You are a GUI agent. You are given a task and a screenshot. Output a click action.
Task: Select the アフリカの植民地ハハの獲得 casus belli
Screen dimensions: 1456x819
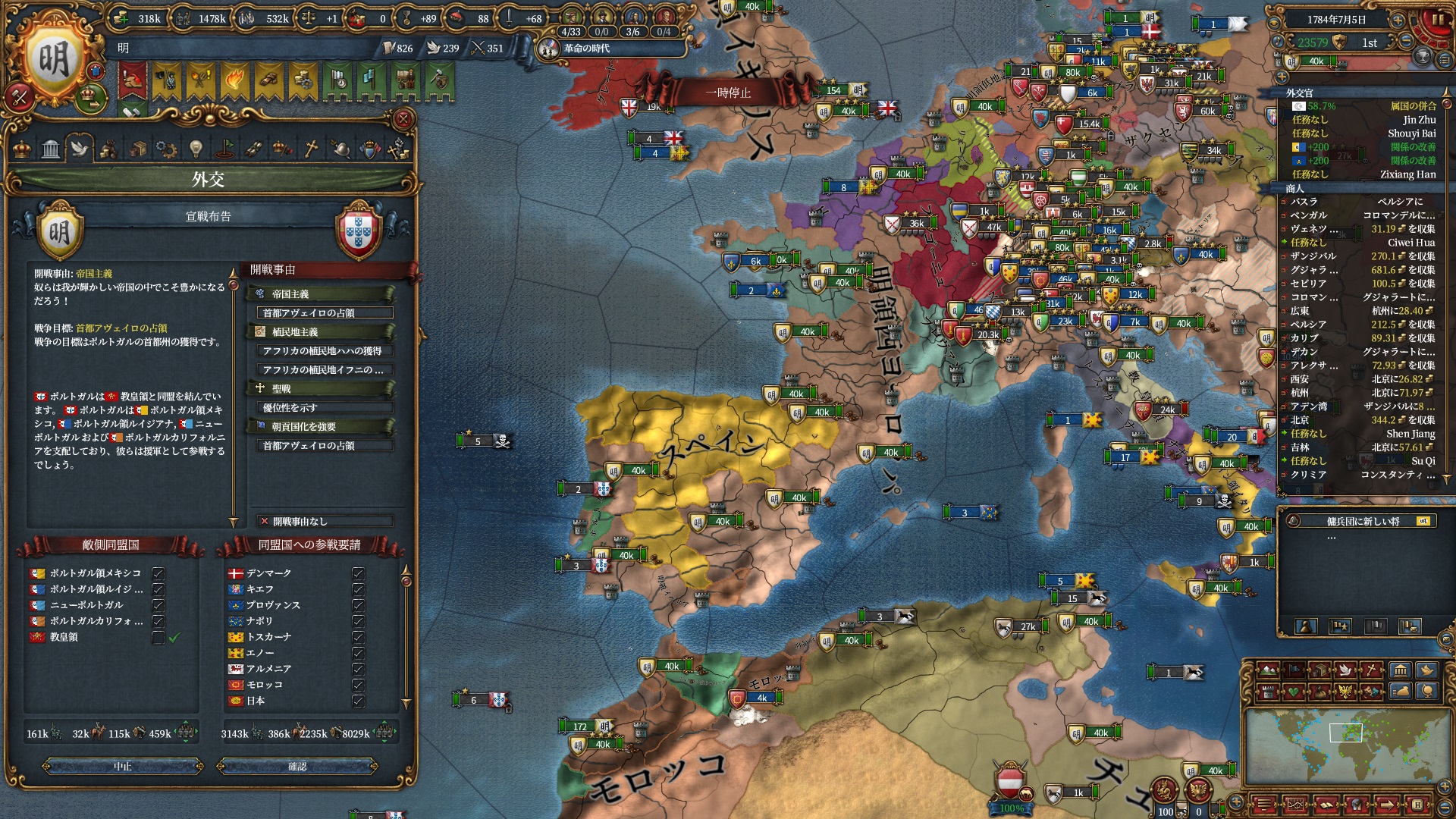click(x=322, y=351)
